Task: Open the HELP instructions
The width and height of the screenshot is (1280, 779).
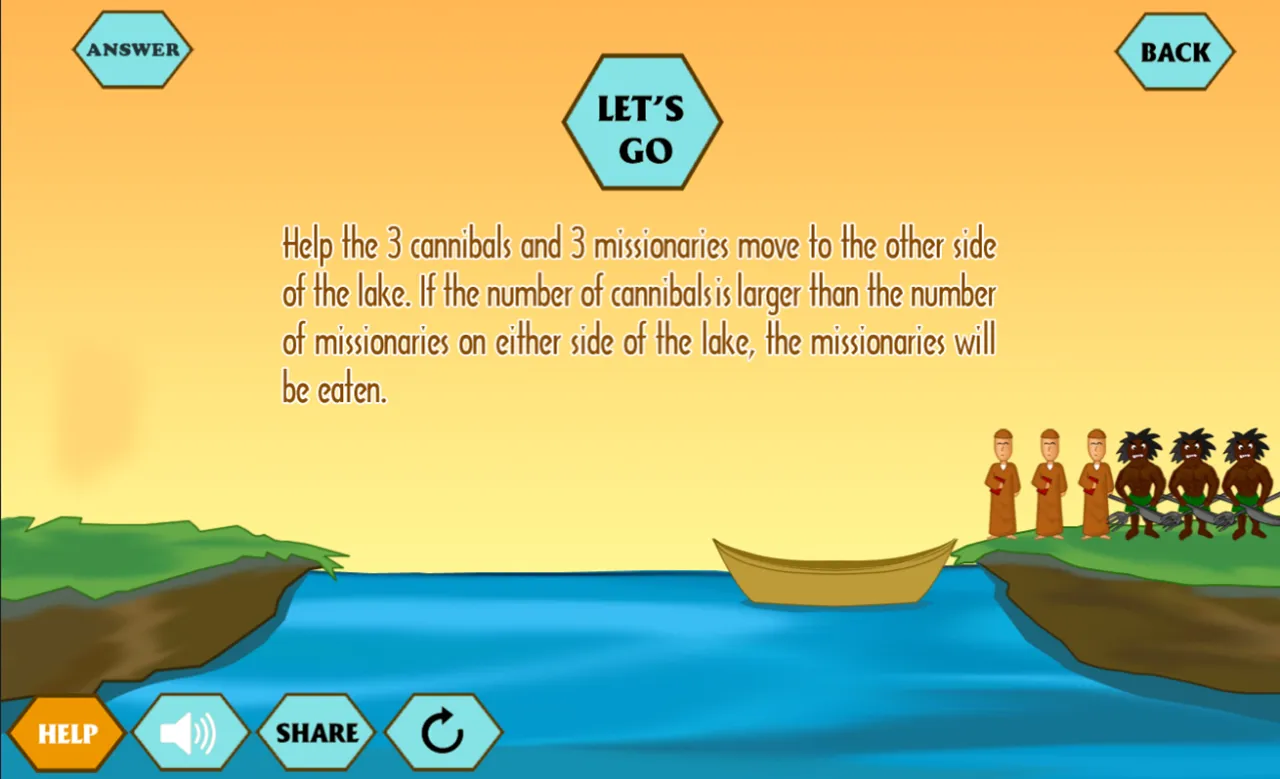Action: [x=66, y=733]
